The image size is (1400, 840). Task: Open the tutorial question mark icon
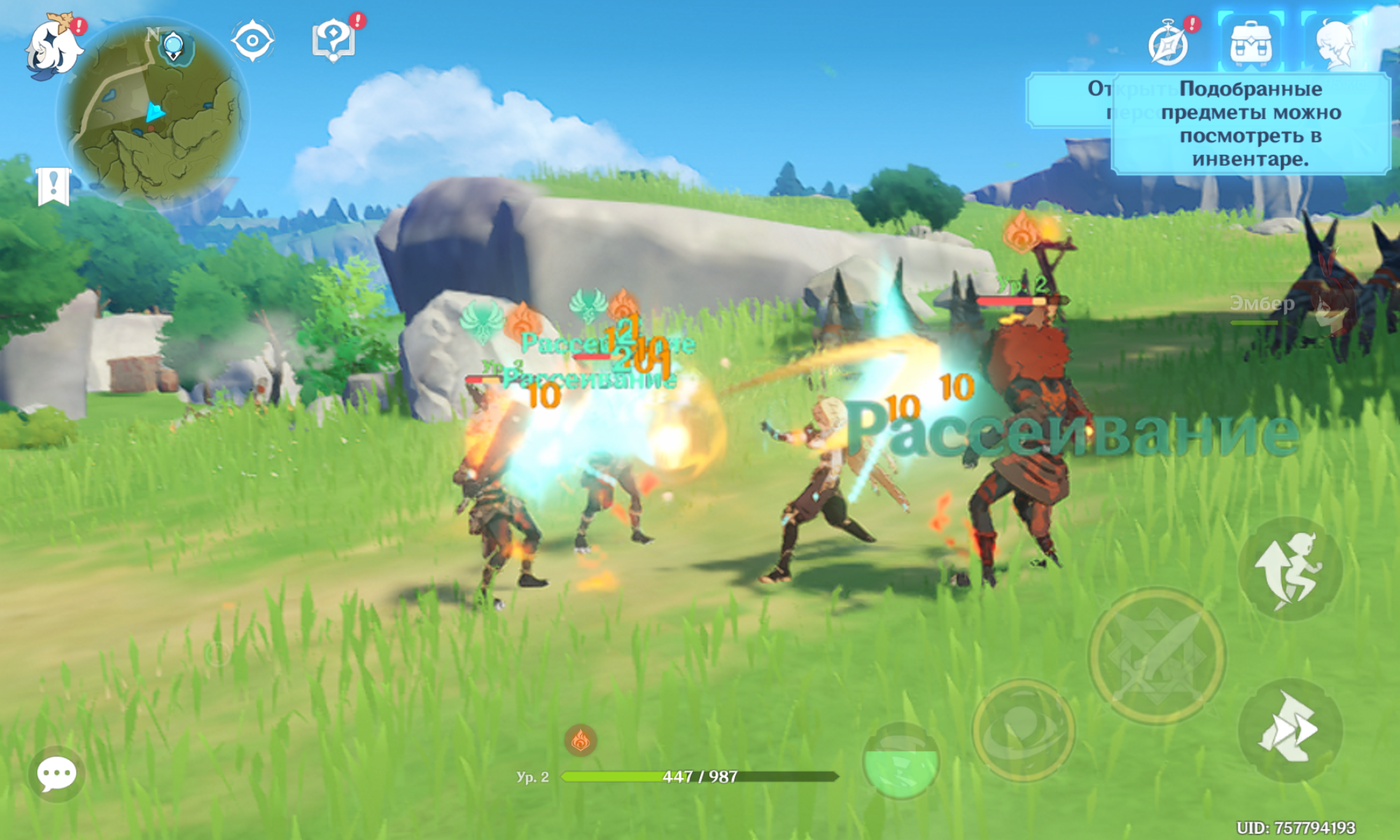tap(334, 39)
